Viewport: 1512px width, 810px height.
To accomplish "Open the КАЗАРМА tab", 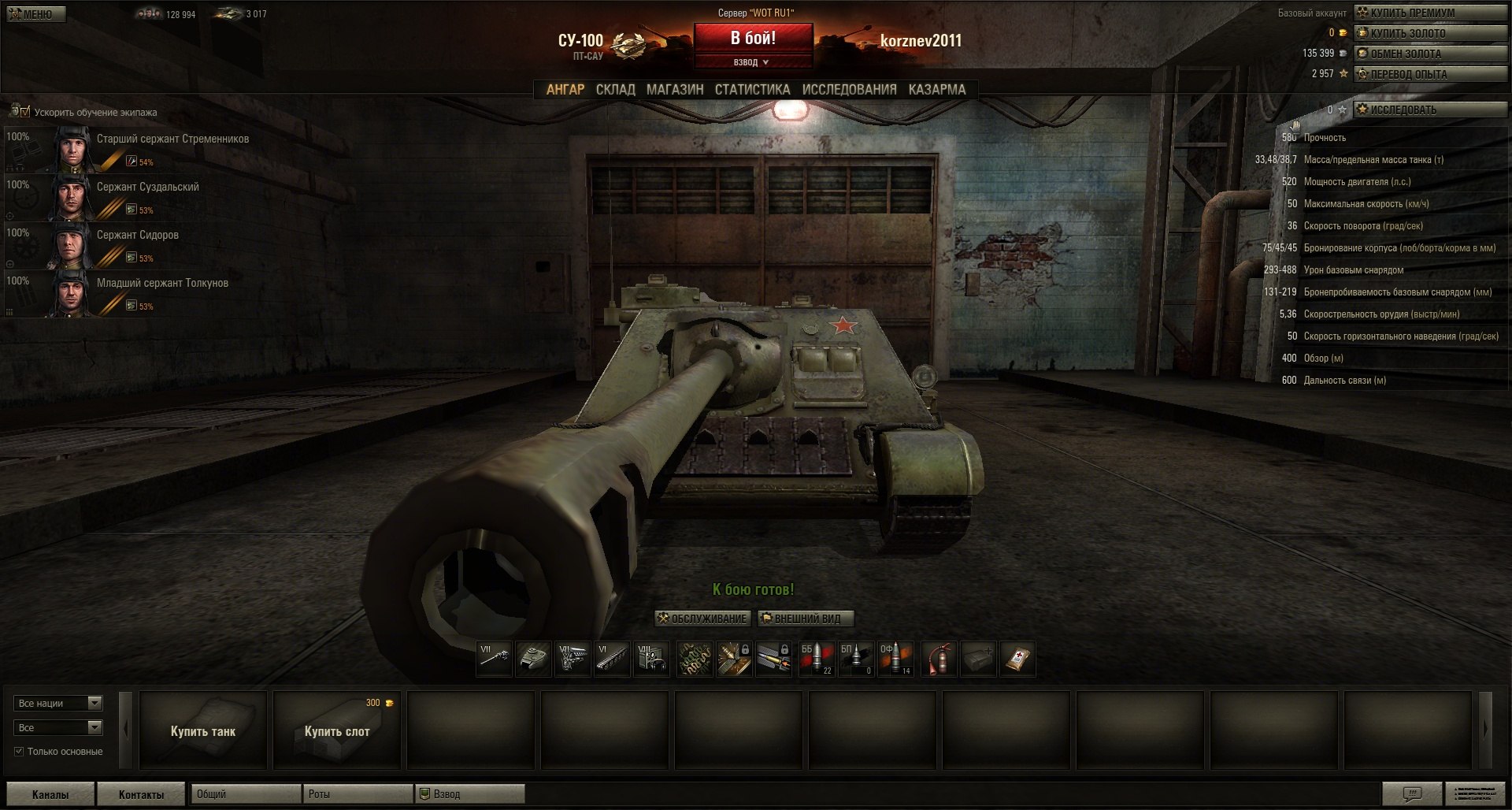I will click(x=936, y=90).
